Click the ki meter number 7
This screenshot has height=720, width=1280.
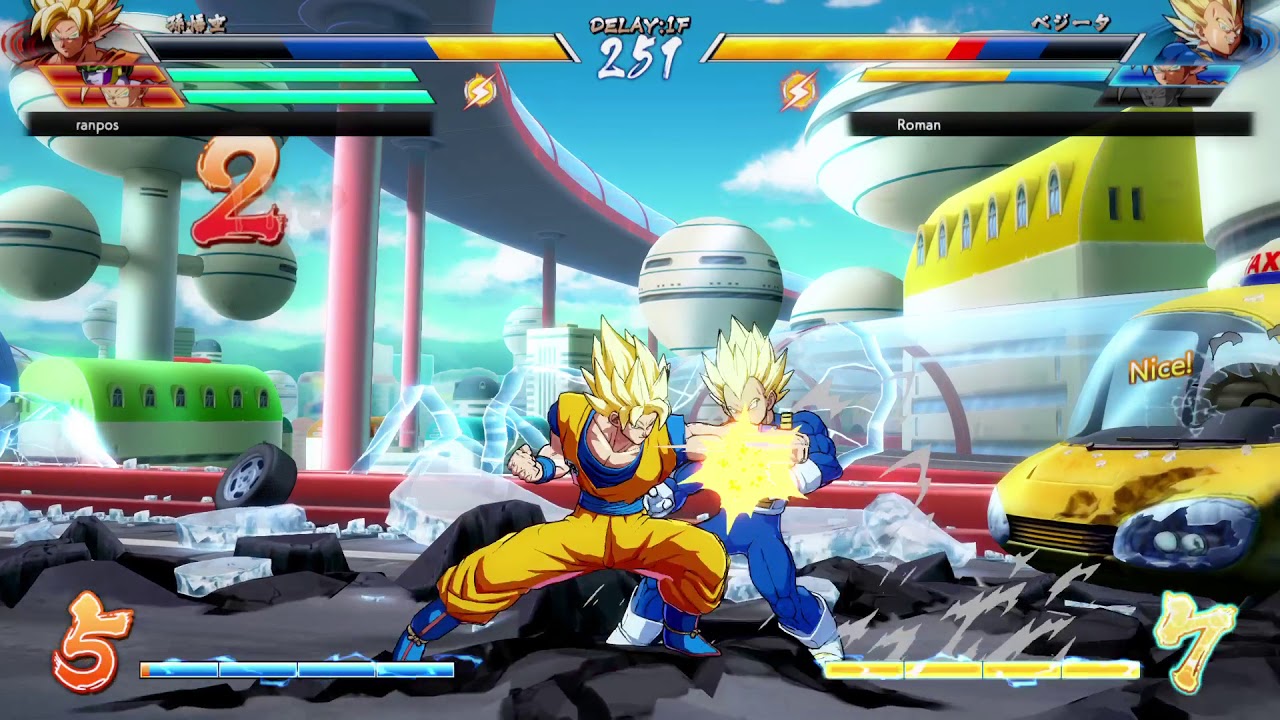1193,642
